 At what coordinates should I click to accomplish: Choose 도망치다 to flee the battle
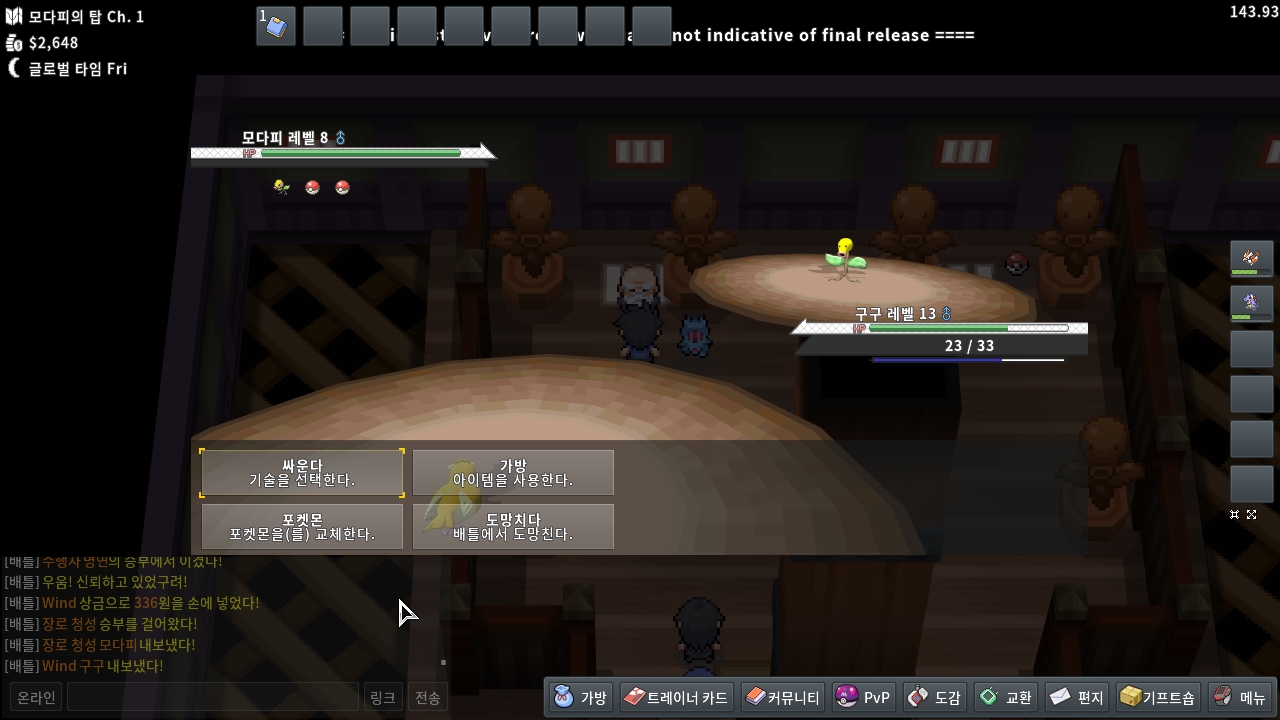[513, 527]
